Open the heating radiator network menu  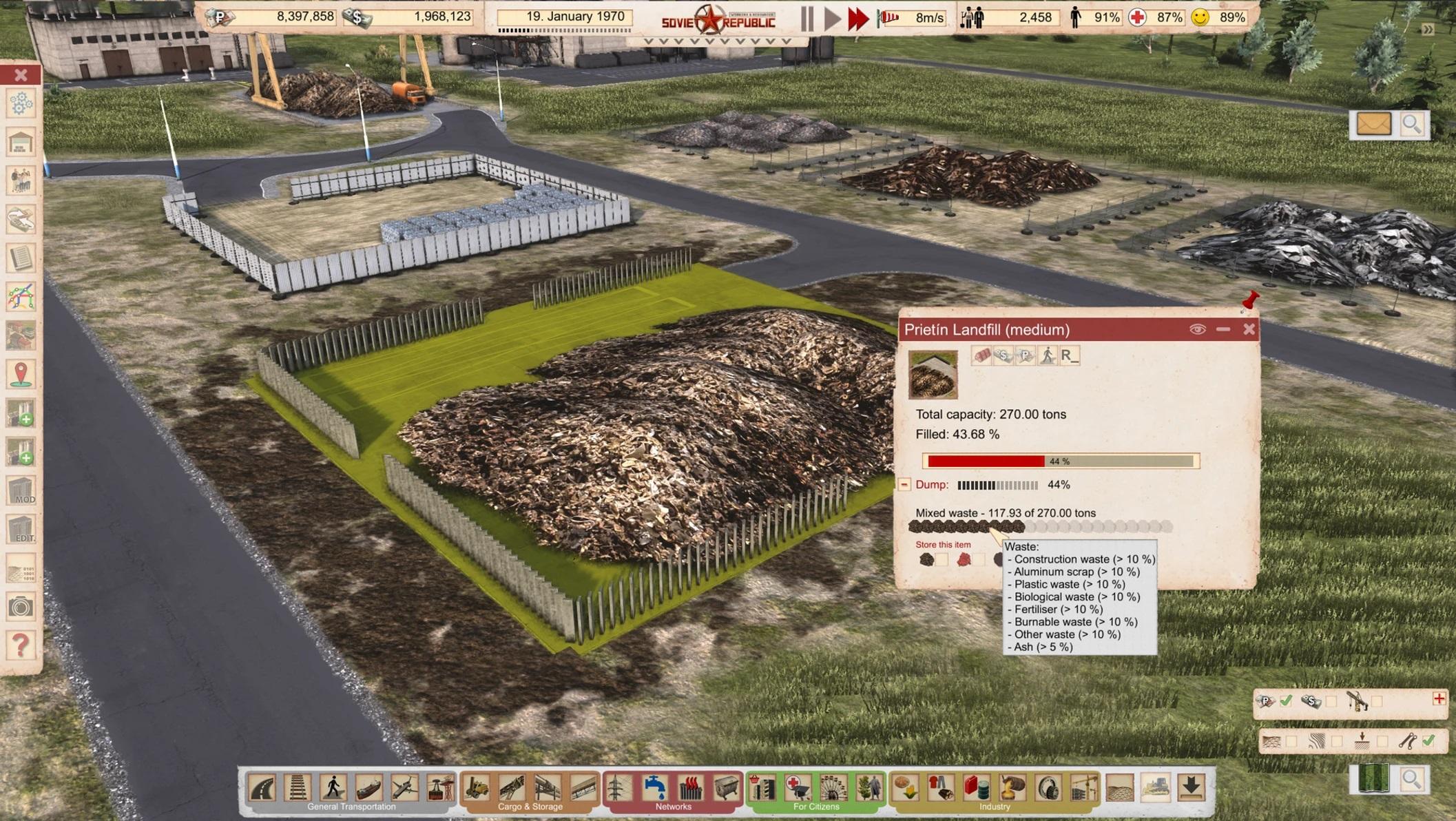(690, 787)
